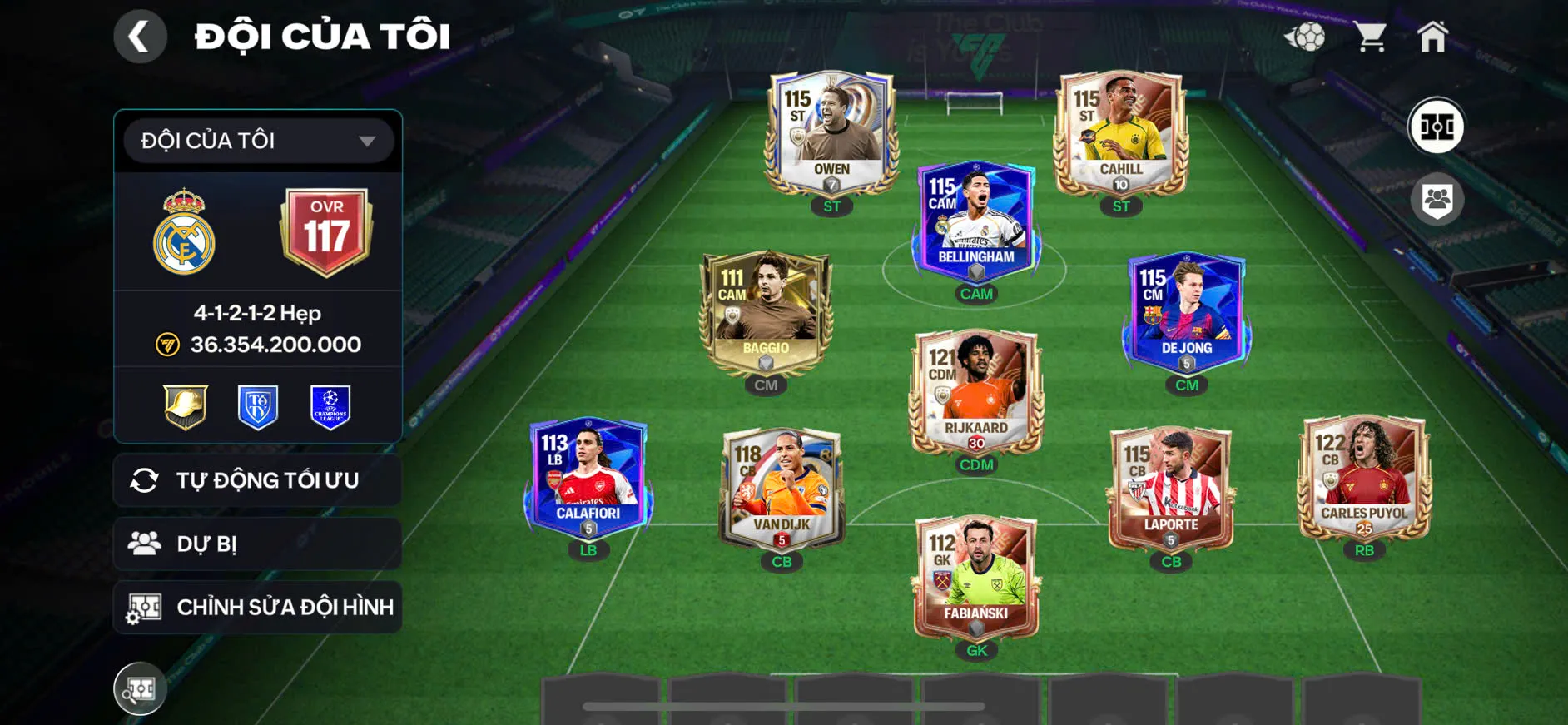Choose CHỈNH SỬA ĐỘI HÌNH option

(x=258, y=607)
